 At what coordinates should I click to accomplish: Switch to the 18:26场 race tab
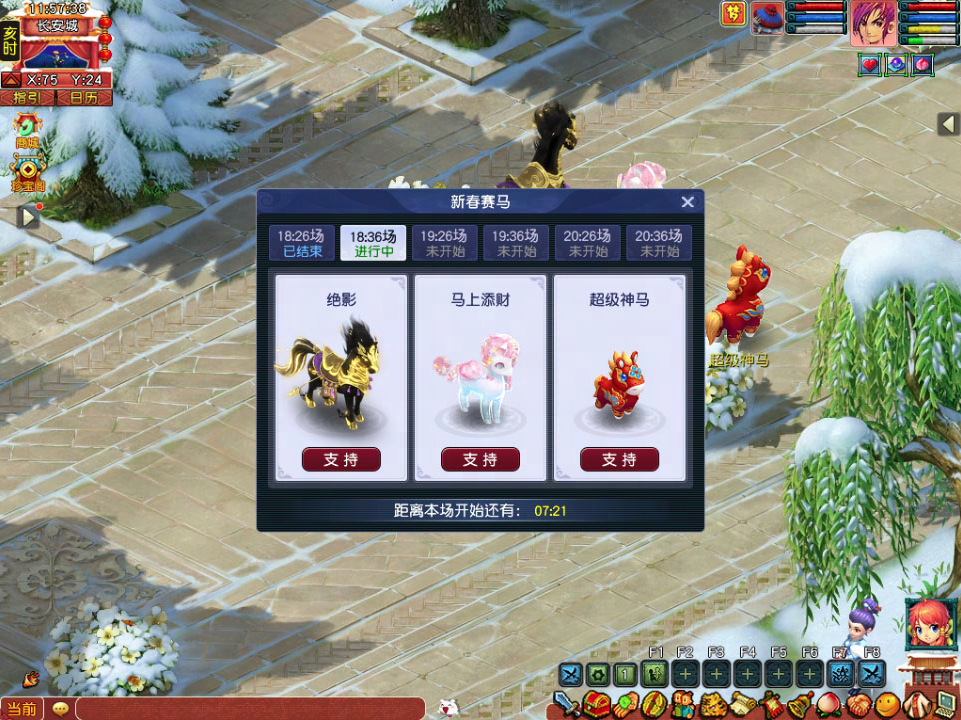(x=301, y=243)
